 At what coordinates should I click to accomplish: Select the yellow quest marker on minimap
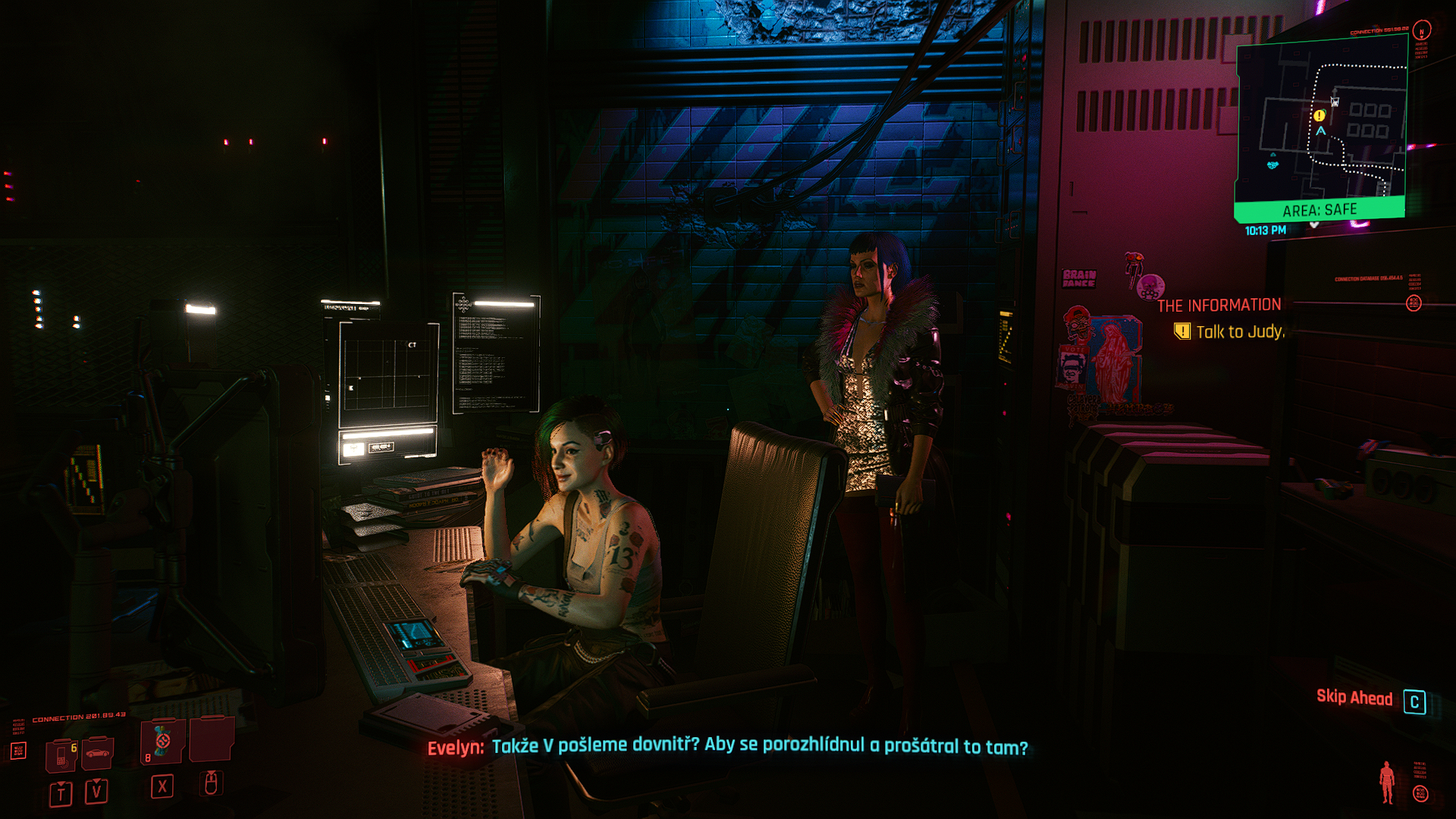1319,116
